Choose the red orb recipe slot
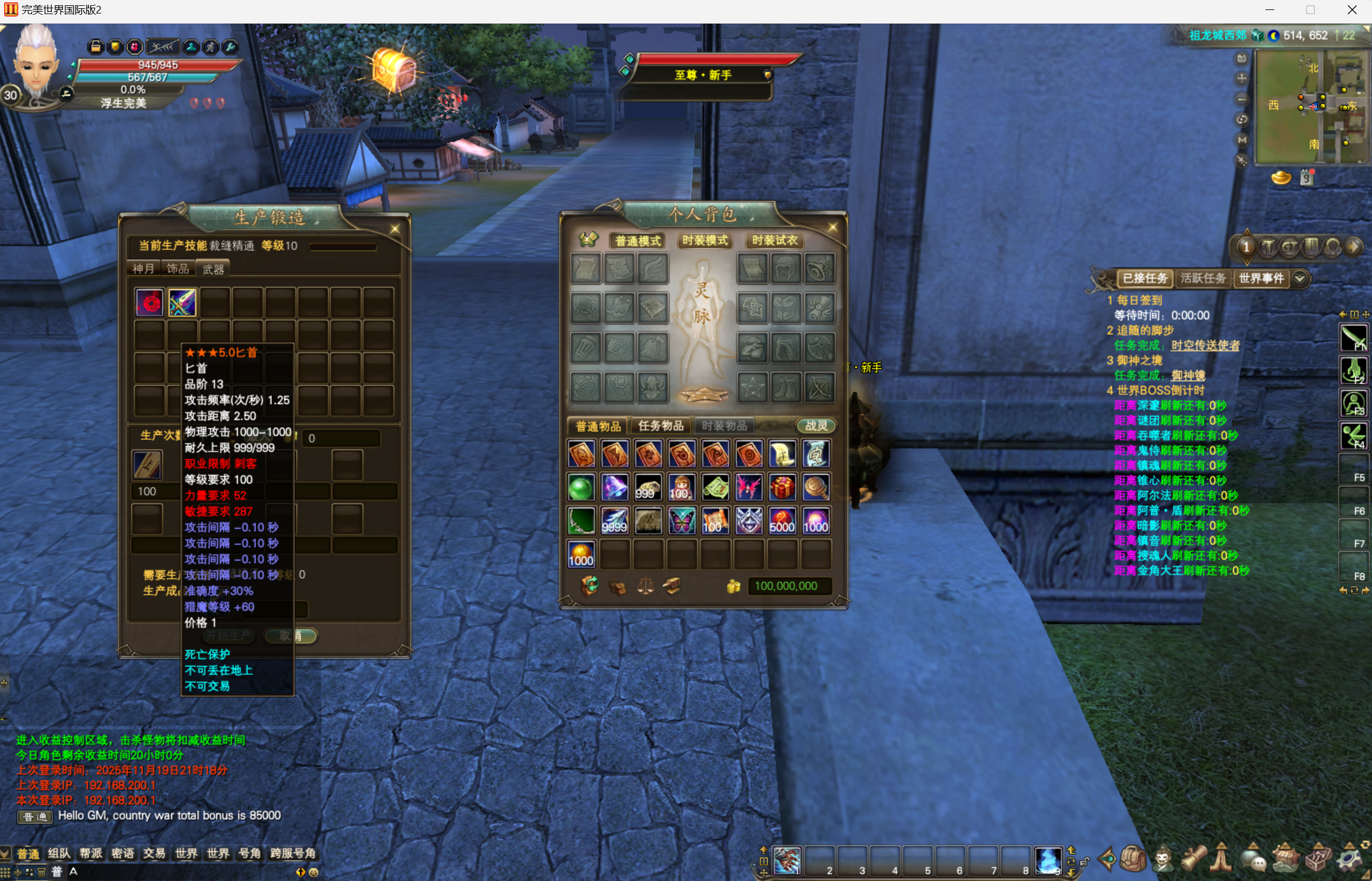The height and width of the screenshot is (881, 1372). point(150,303)
